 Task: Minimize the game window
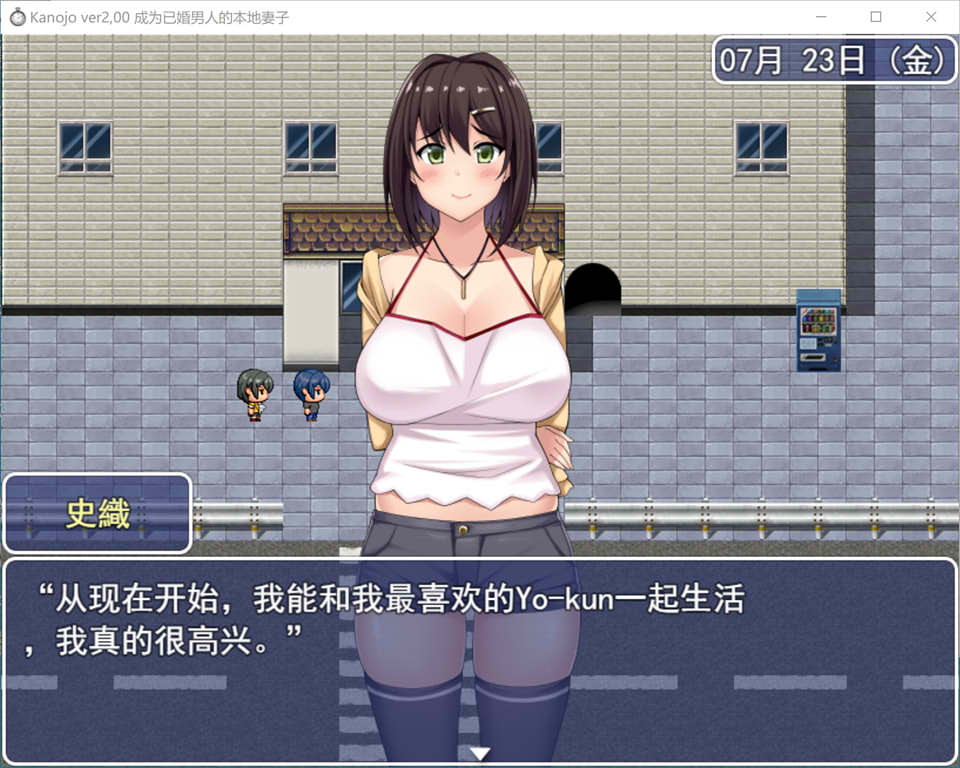(821, 17)
